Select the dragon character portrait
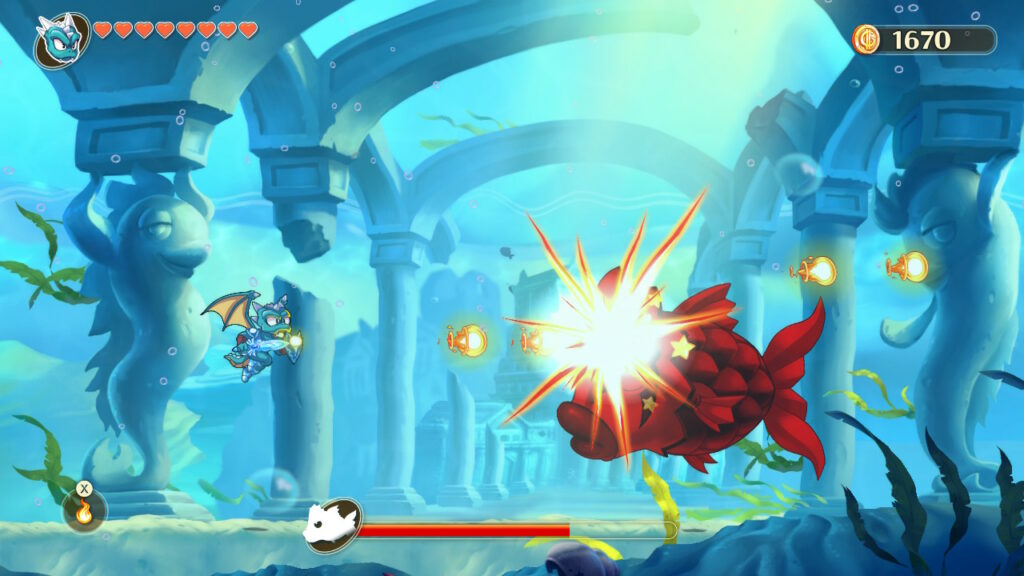Screen dimensions: 1024x576 60,39
